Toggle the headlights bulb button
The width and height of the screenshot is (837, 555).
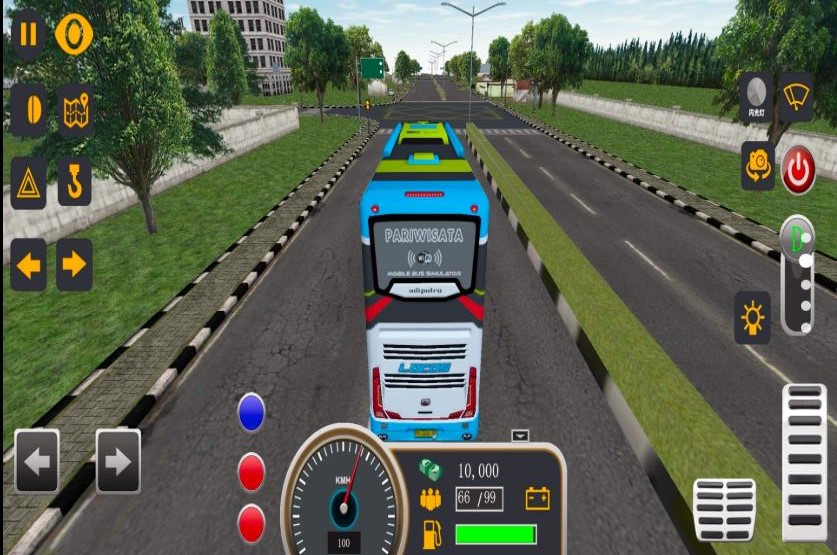coord(752,318)
